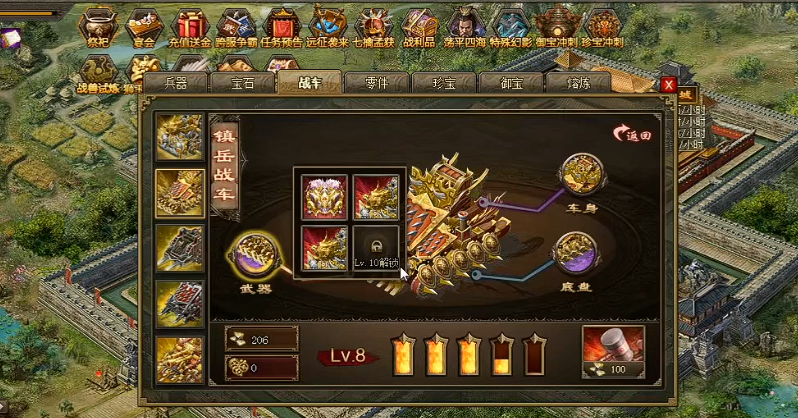Choose the pink-white dragon head weapon part
The width and height of the screenshot is (798, 418).
(324, 196)
